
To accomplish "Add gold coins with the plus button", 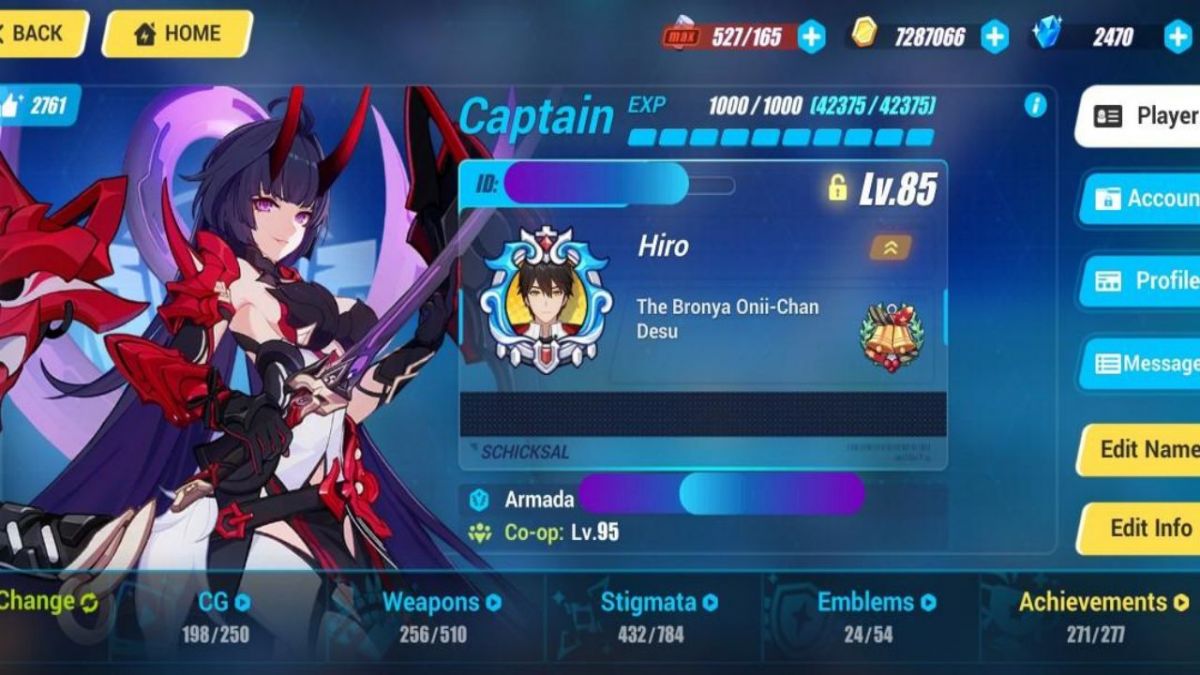I will [994, 37].
